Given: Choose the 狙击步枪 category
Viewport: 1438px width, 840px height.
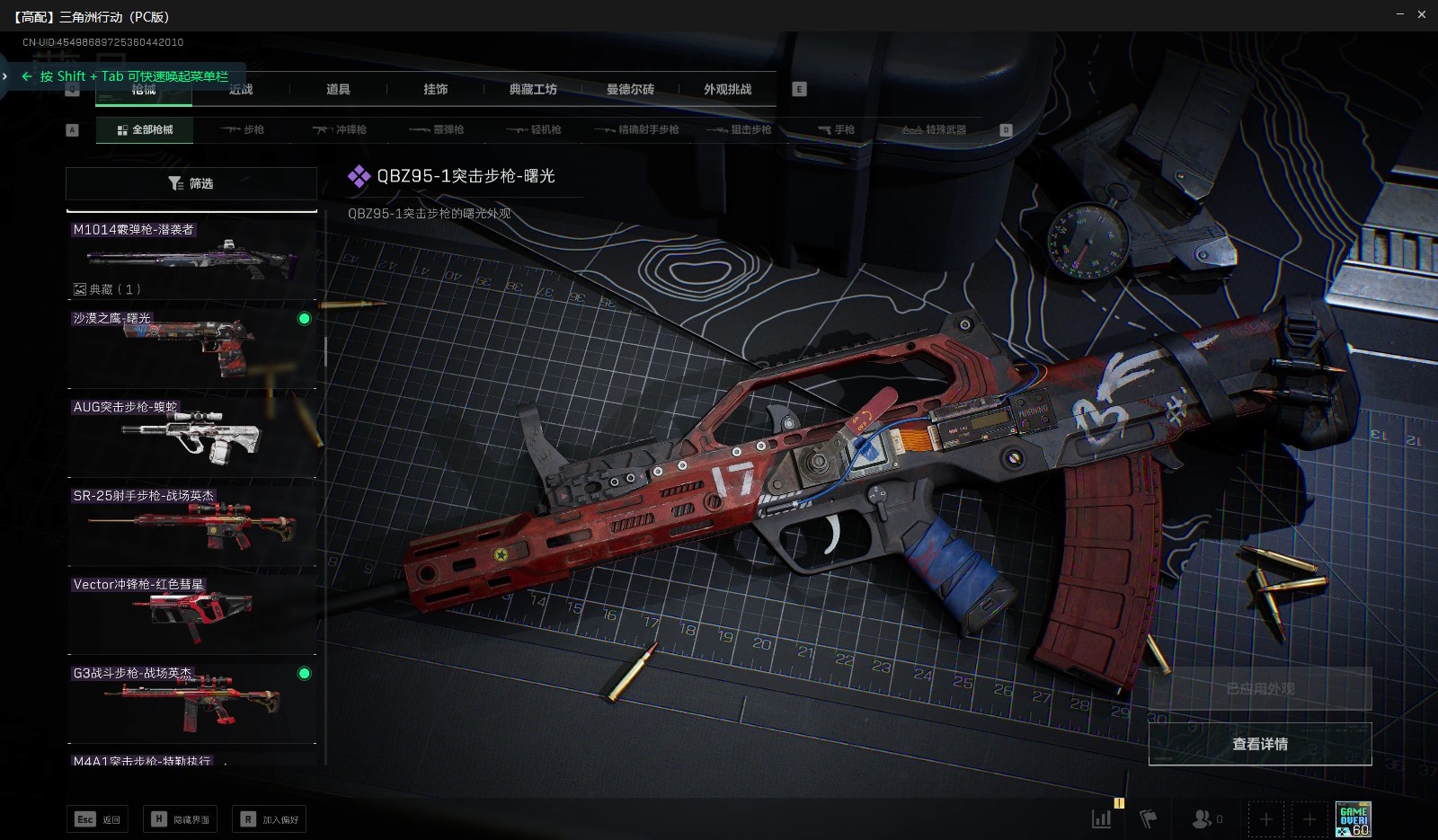Looking at the screenshot, I should point(739,130).
